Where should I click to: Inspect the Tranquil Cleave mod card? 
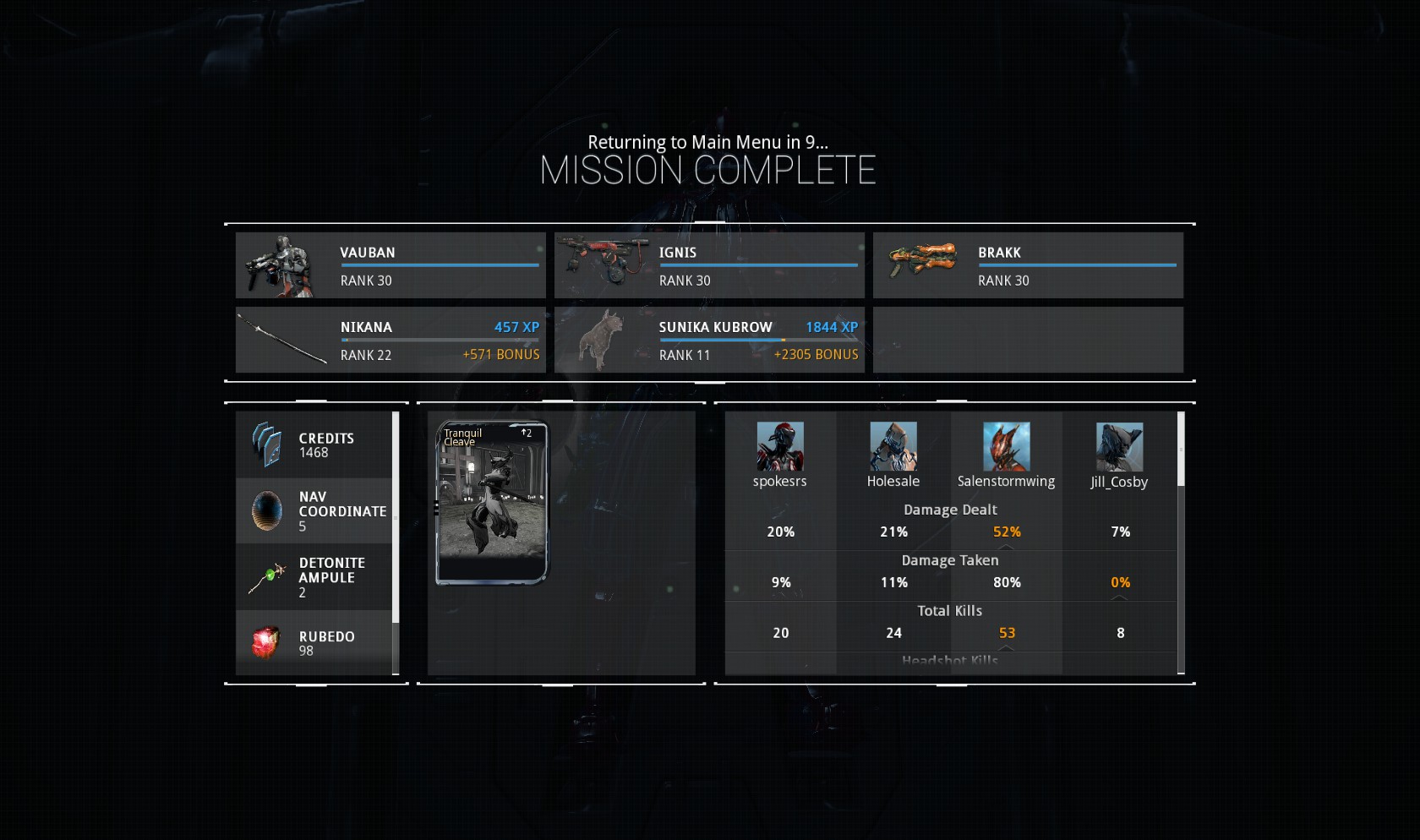coord(491,503)
